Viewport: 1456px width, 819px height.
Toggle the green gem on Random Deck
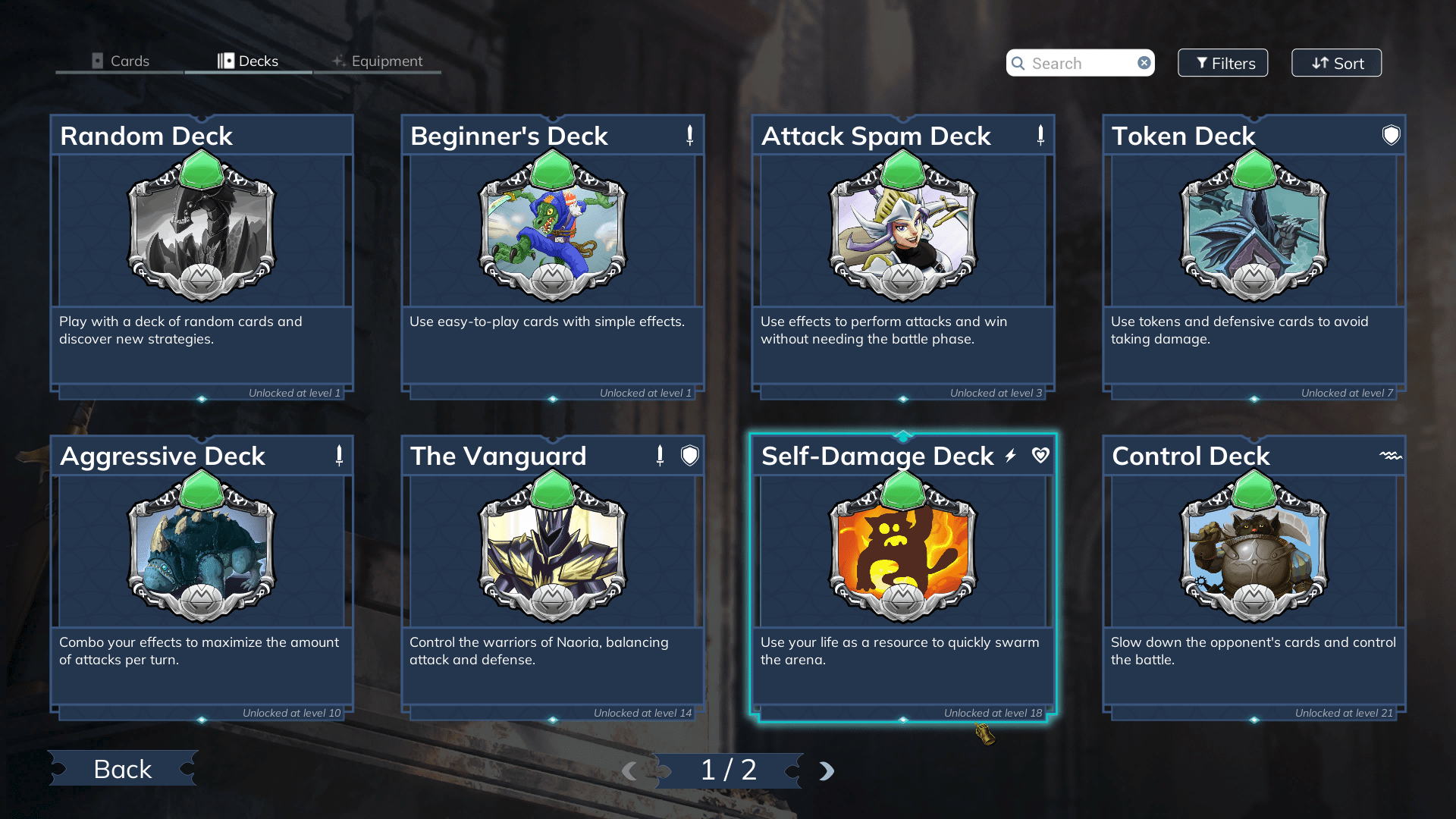[x=201, y=168]
